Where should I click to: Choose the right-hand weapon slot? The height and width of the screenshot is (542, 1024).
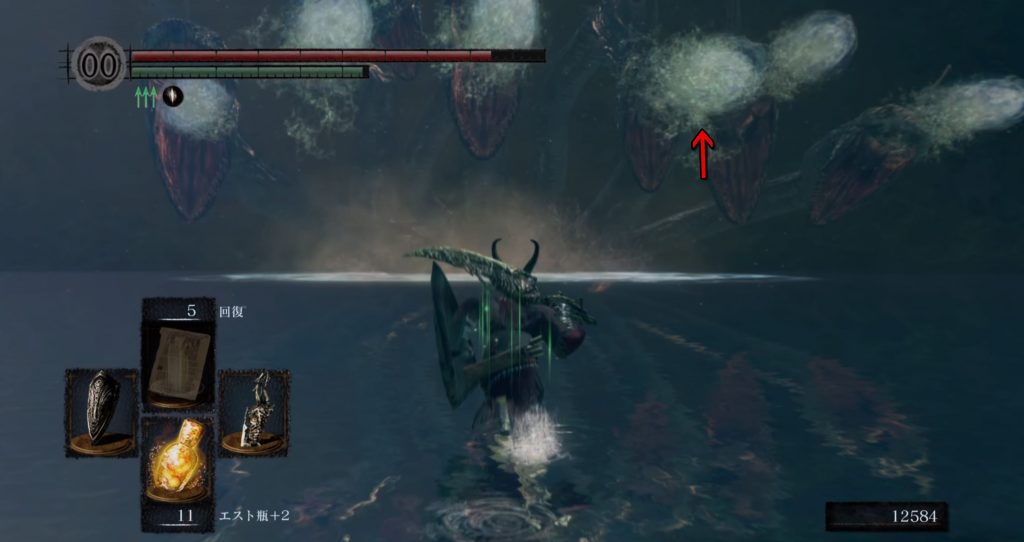click(x=253, y=411)
